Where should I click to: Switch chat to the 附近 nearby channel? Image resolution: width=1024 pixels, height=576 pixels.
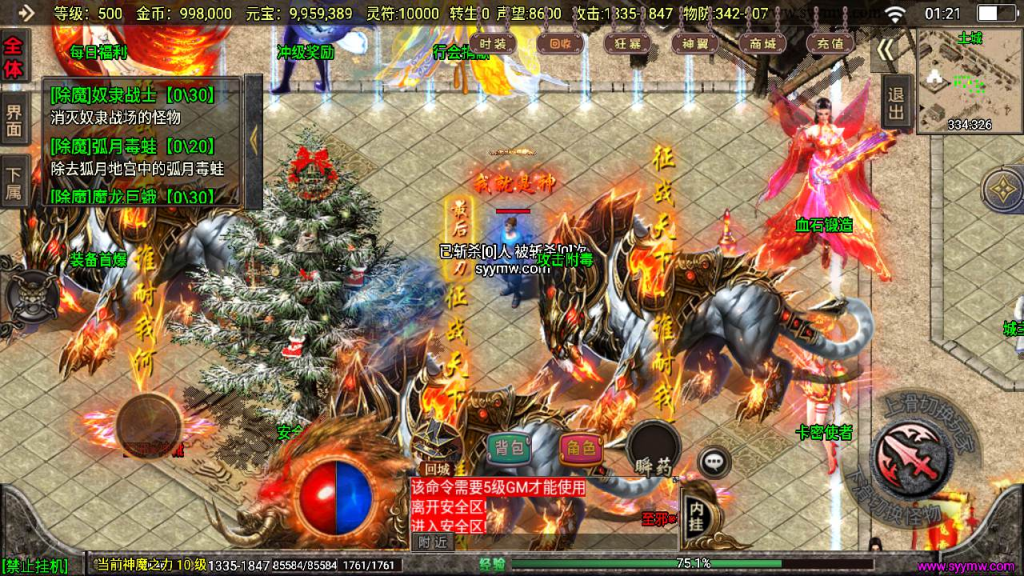pyautogui.click(x=432, y=542)
